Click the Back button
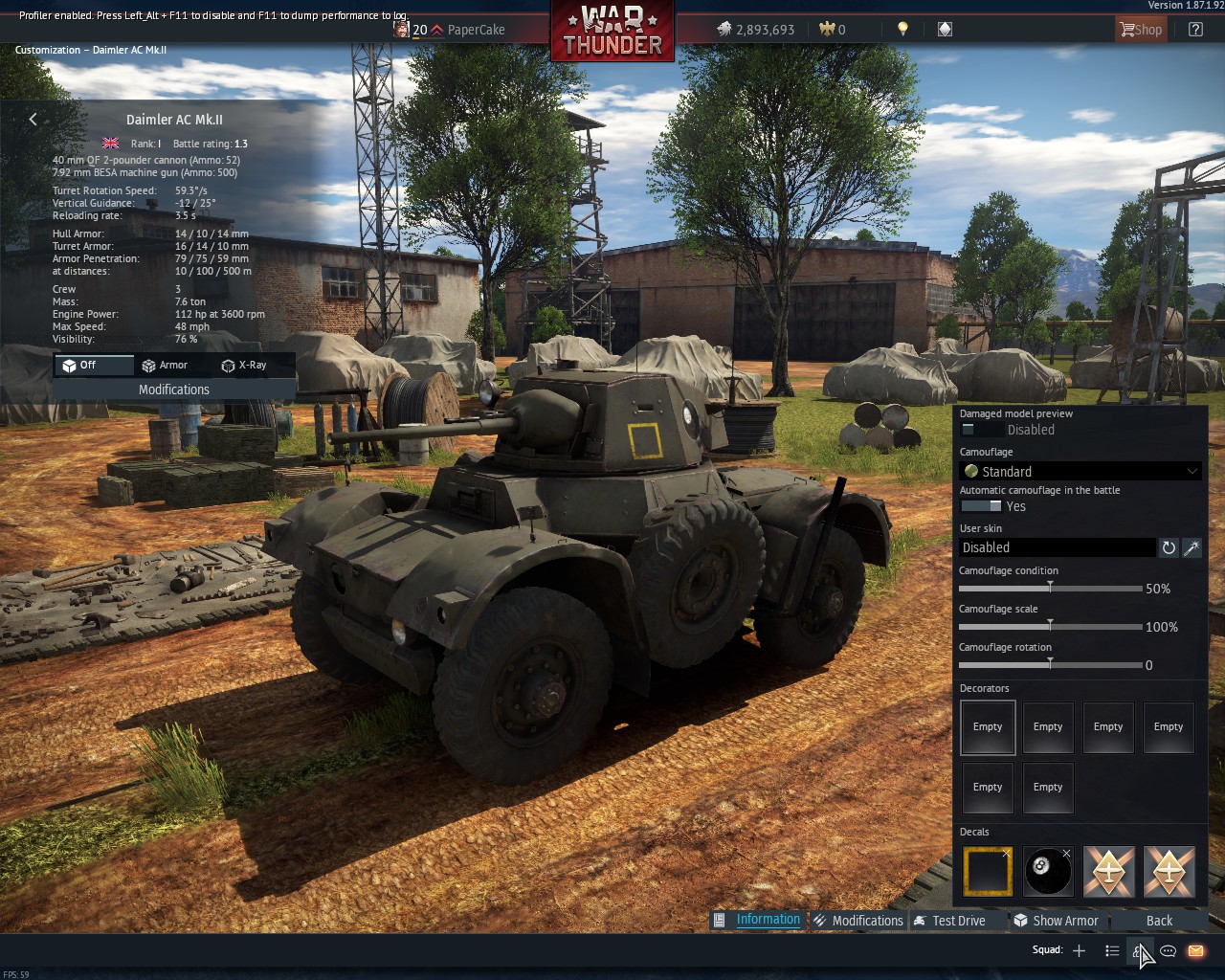Viewport: 1225px width, 980px height. pos(1159,921)
